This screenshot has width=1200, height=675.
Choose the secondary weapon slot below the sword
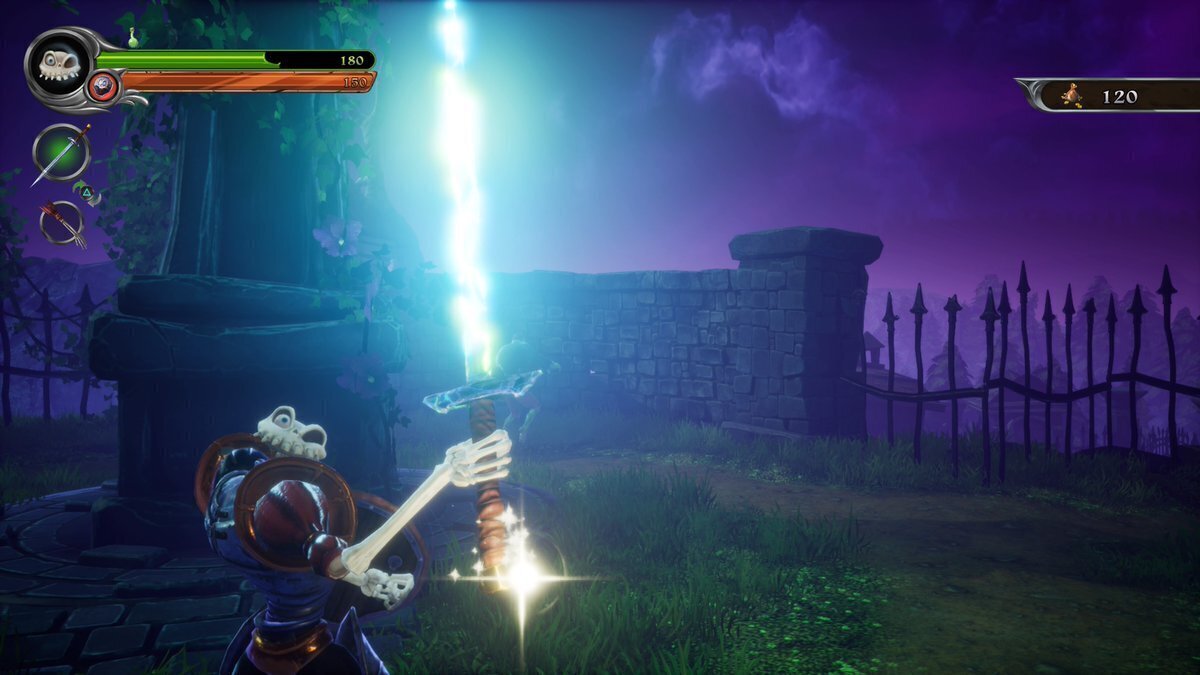[x=62, y=220]
